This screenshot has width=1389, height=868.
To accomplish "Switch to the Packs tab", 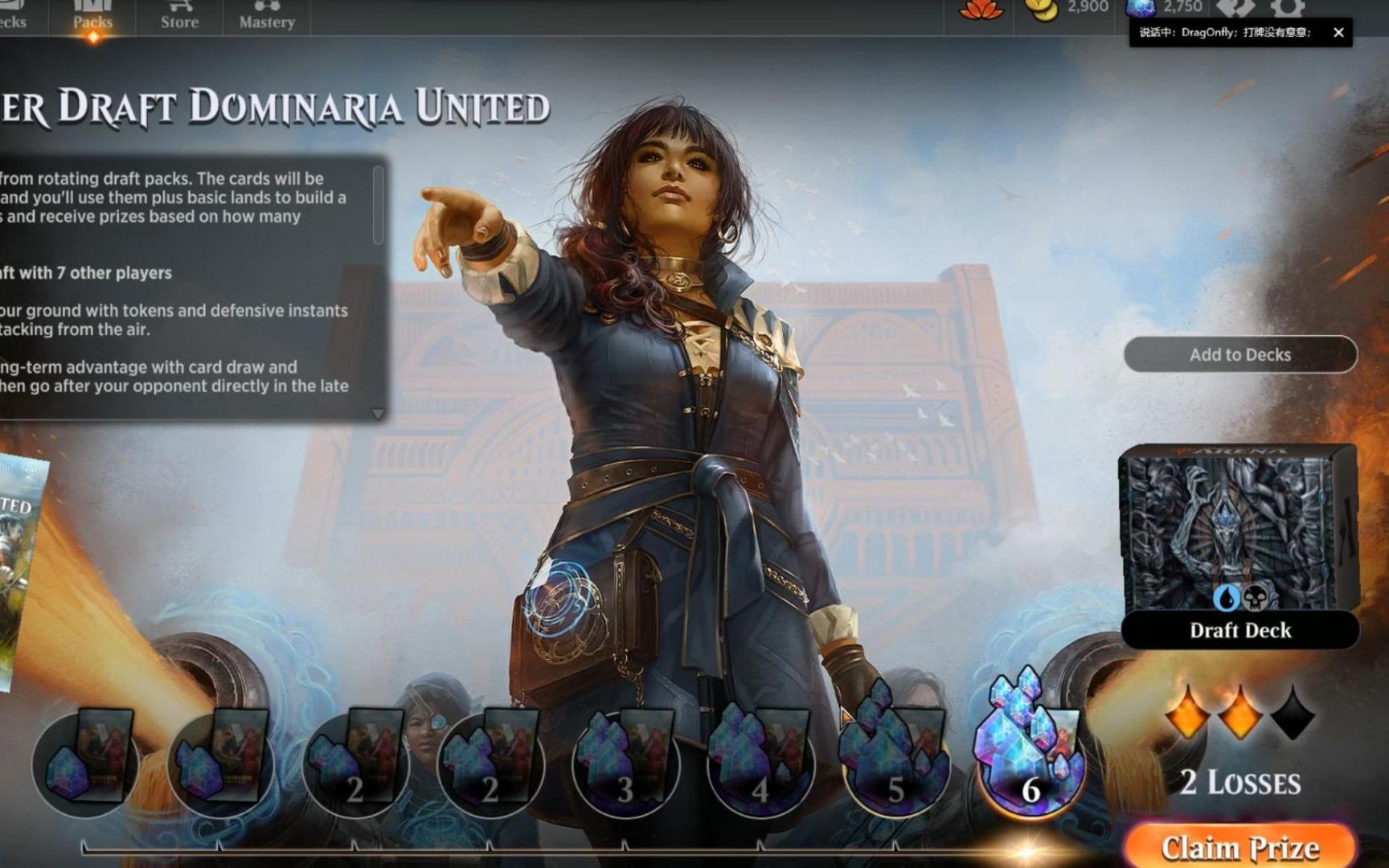I will (x=92, y=18).
